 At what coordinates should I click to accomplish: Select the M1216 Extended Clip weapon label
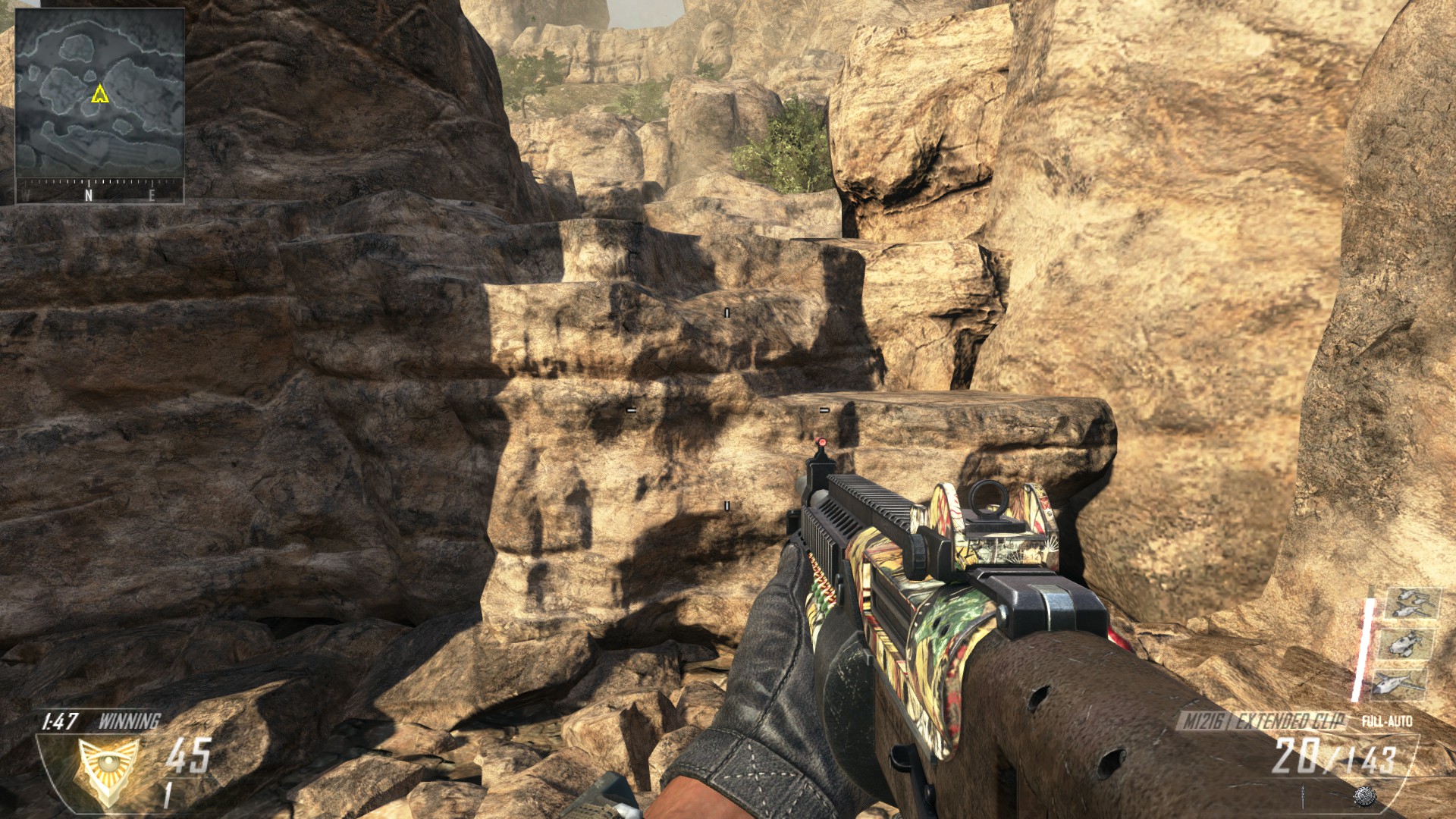point(1263,720)
